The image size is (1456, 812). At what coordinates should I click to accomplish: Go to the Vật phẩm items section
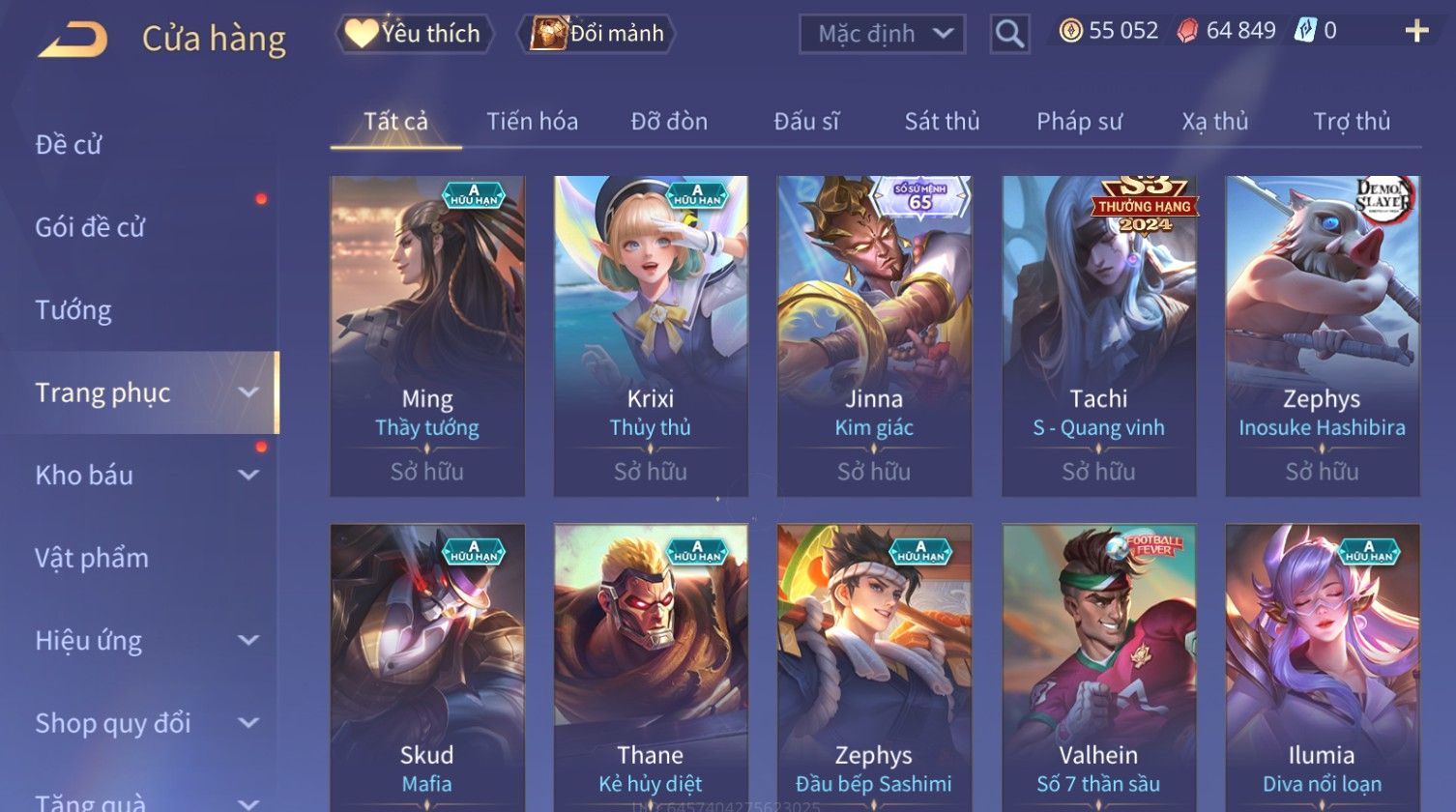click(x=92, y=558)
